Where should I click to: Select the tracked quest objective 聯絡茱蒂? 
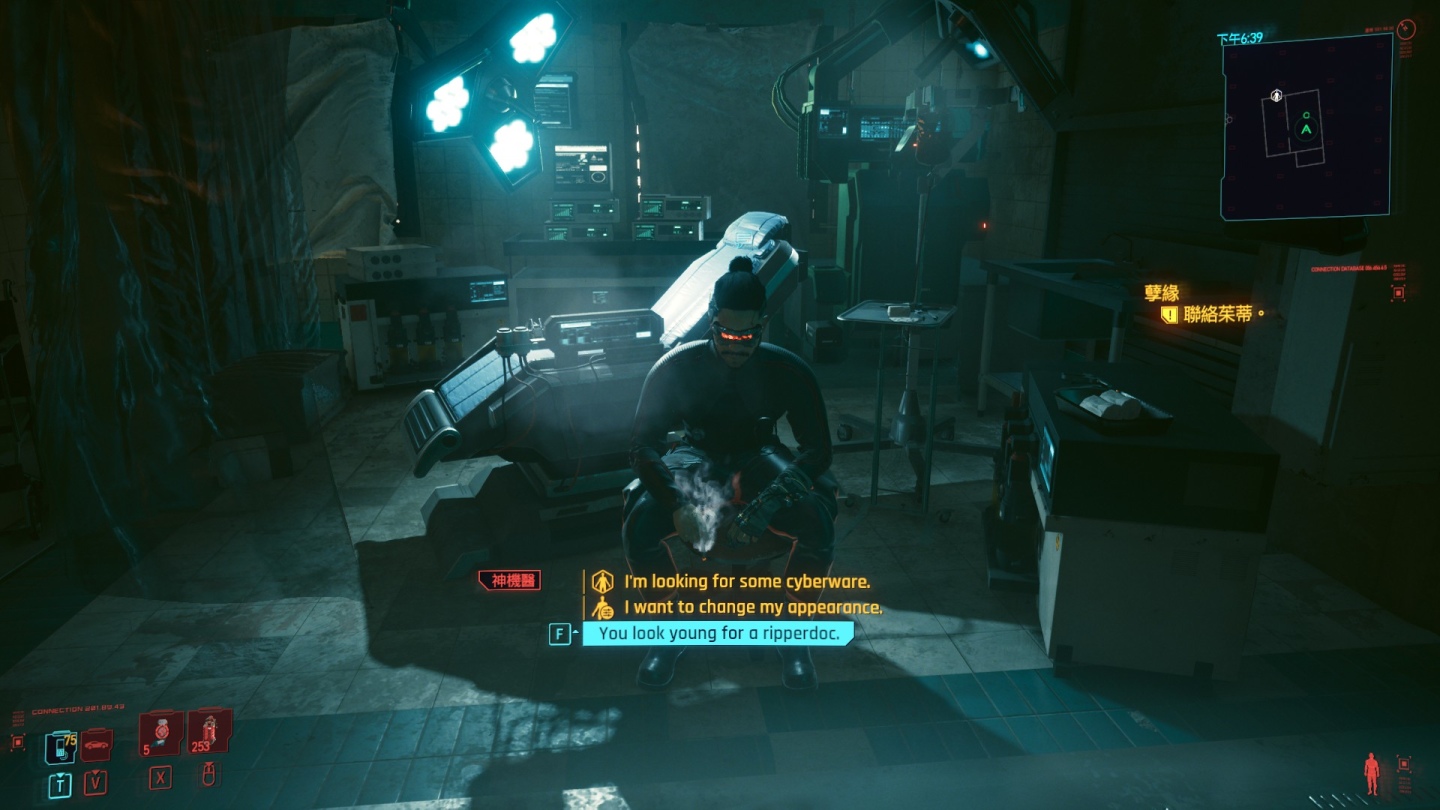tap(1216, 314)
